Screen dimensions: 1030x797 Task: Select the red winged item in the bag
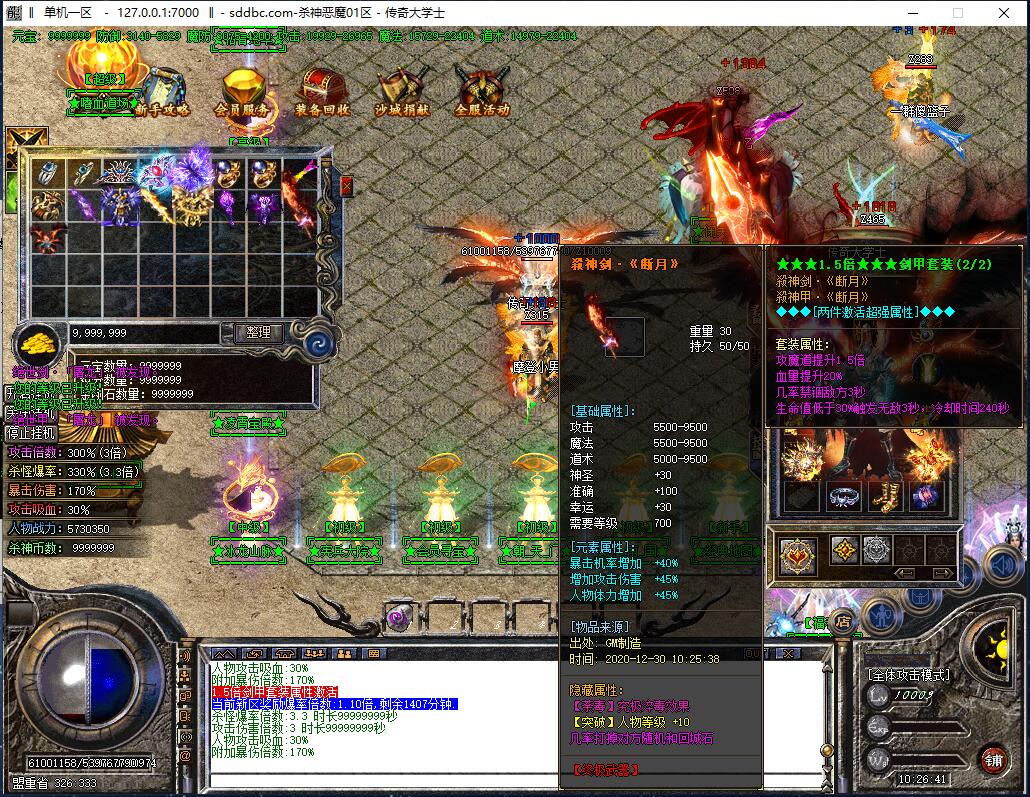pyautogui.click(x=44, y=240)
